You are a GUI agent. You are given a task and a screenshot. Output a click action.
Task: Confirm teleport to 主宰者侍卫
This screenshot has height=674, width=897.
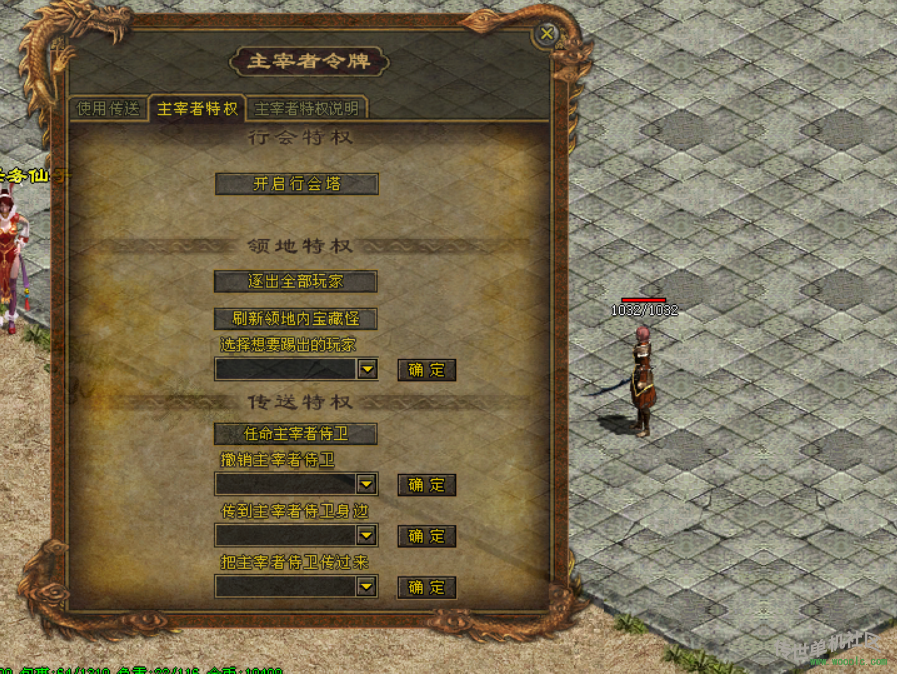pos(427,537)
